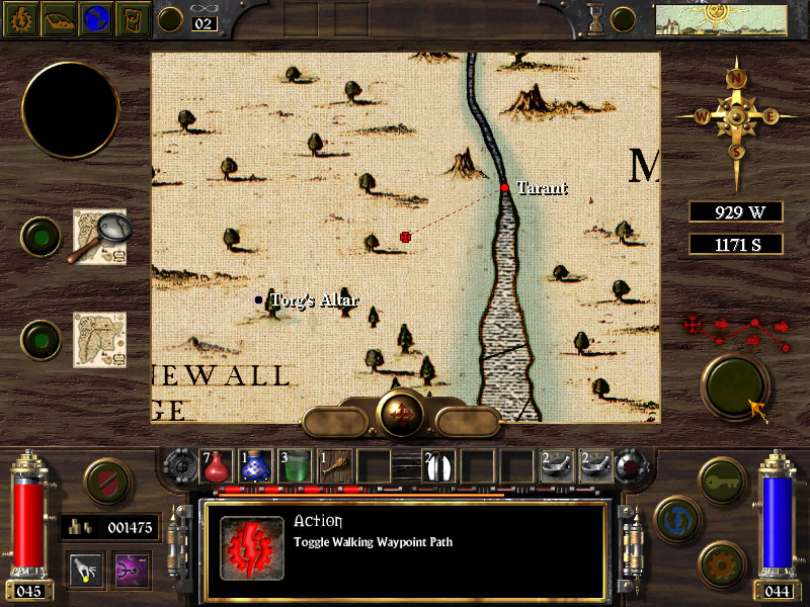Click the red waypoint dot on map
The height and width of the screenshot is (607, 810).
(x=405, y=237)
